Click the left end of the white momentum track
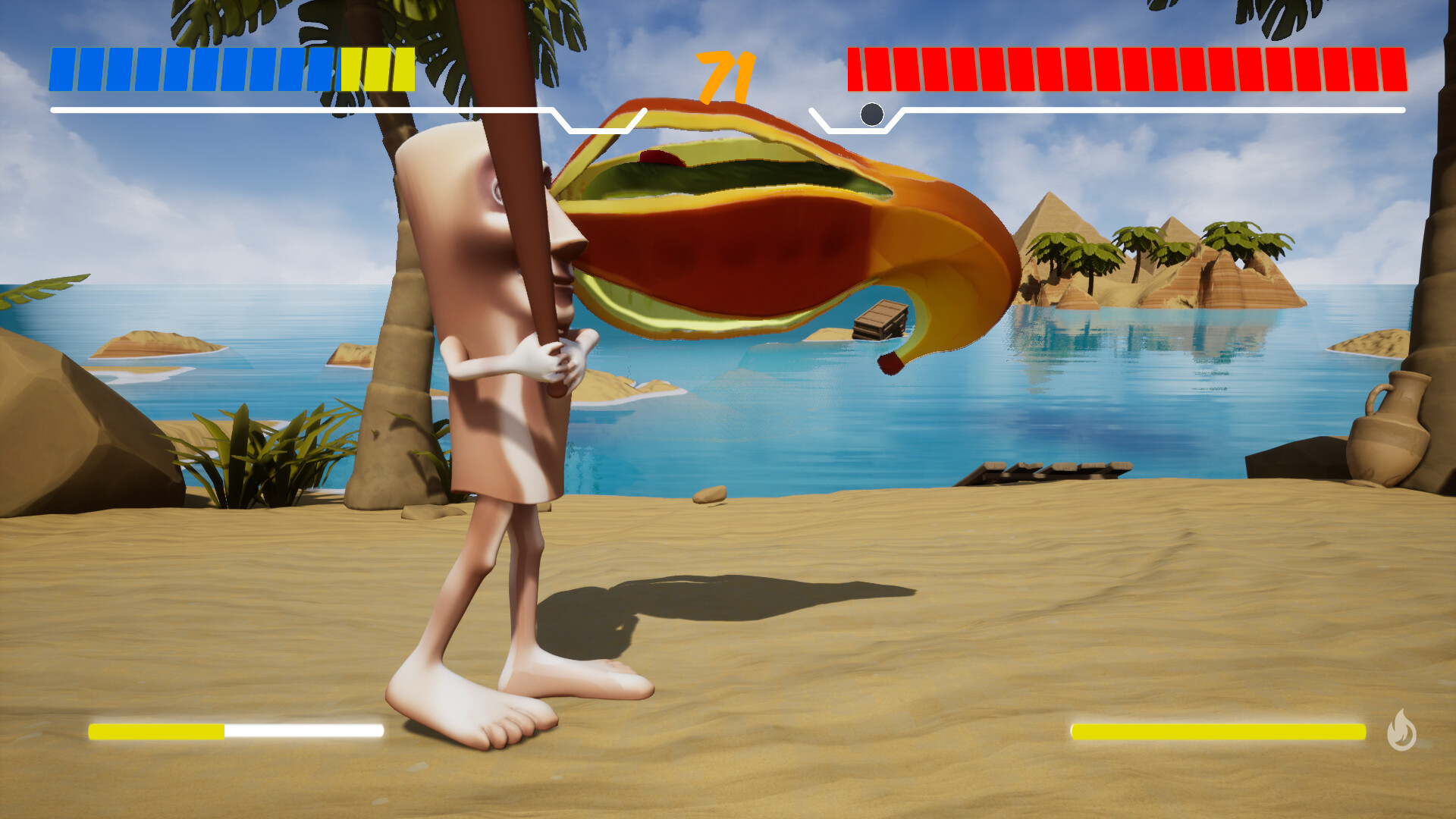 [x=53, y=108]
